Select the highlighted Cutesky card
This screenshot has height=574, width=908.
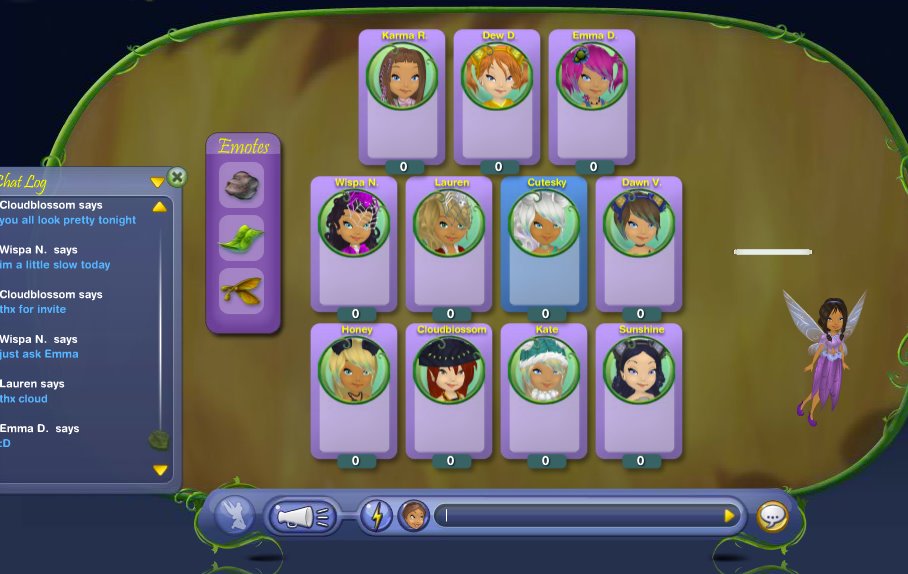pyautogui.click(x=544, y=243)
